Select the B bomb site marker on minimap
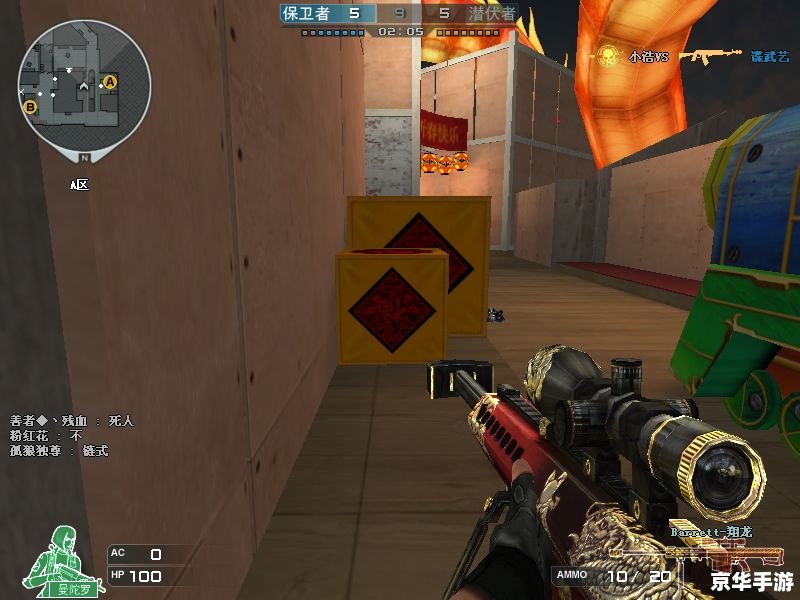800x600 pixels. (x=30, y=106)
